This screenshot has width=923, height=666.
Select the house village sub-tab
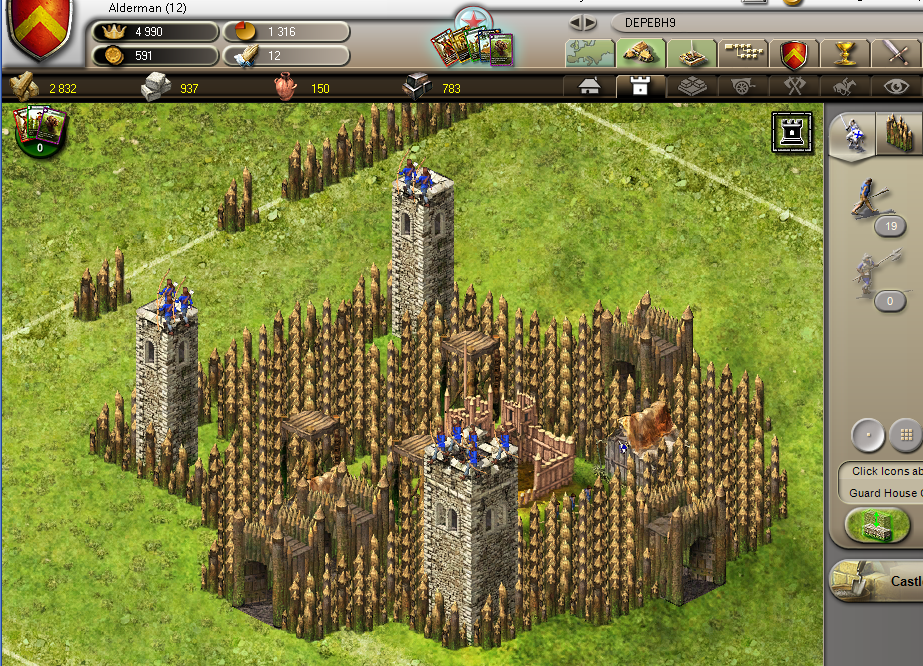[590, 87]
